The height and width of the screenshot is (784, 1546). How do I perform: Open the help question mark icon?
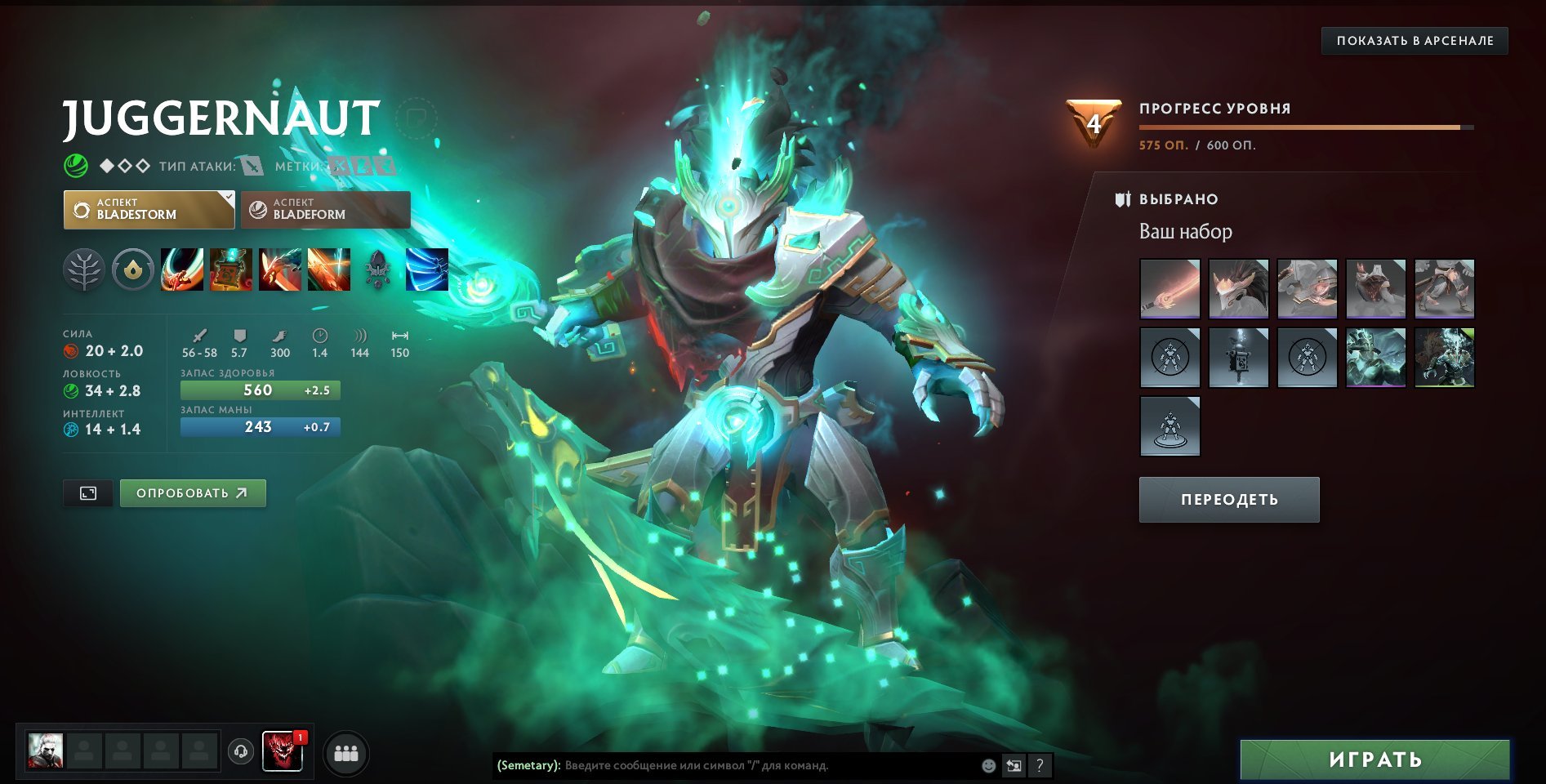tap(1039, 766)
